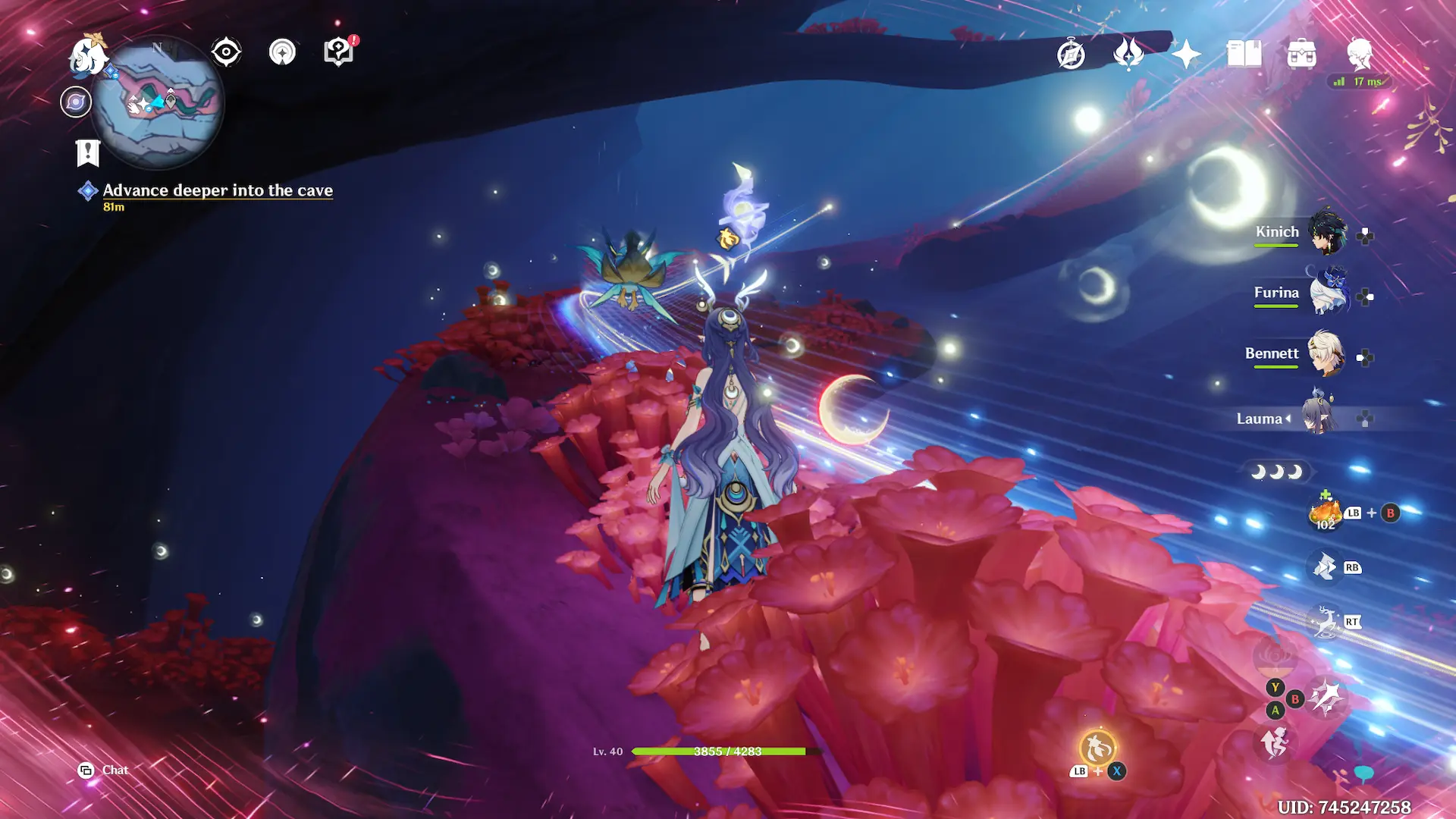1456x819 pixels.
Task: Open the wish star icon
Action: pyautogui.click(x=1186, y=54)
